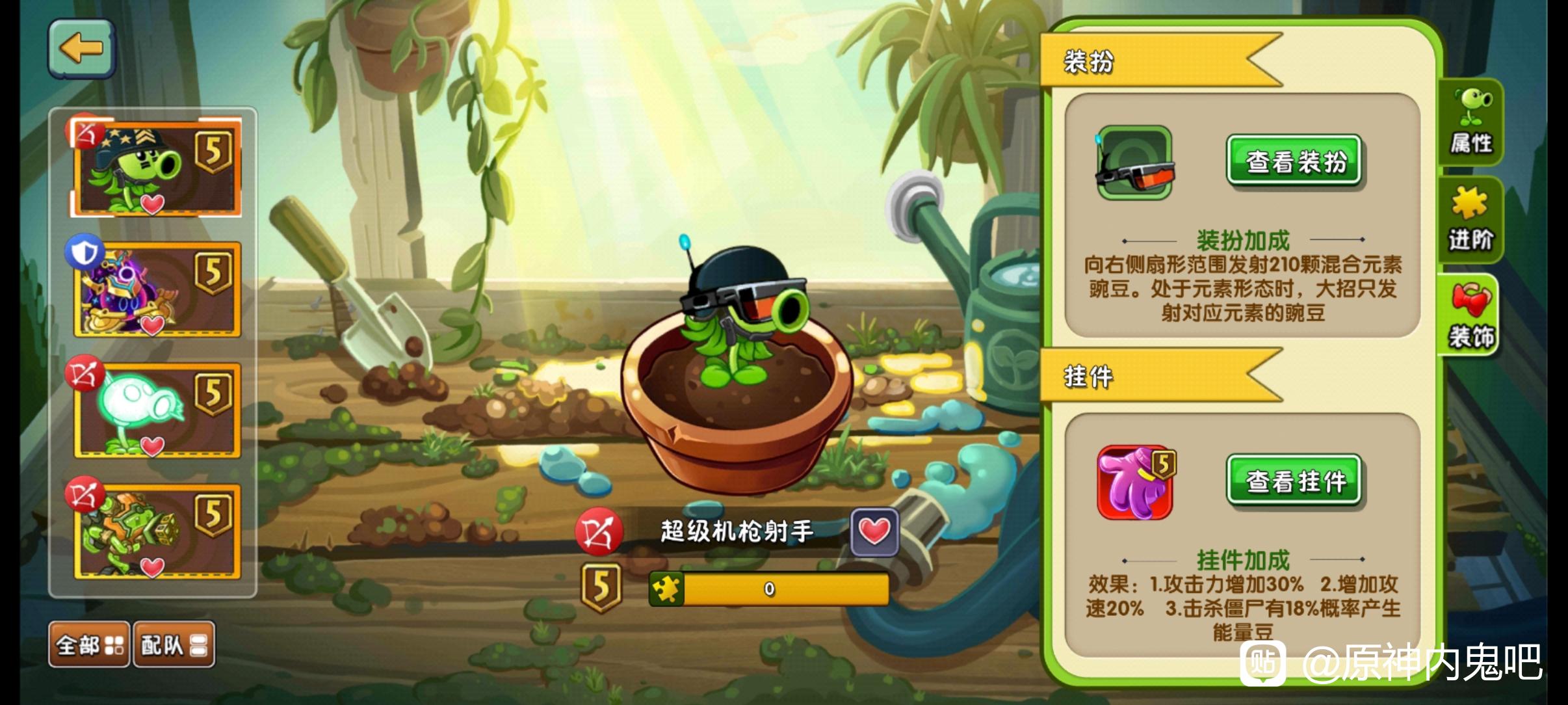The image size is (1568, 705).
Task: Select the glowing white peashooter card
Action: tap(157, 410)
